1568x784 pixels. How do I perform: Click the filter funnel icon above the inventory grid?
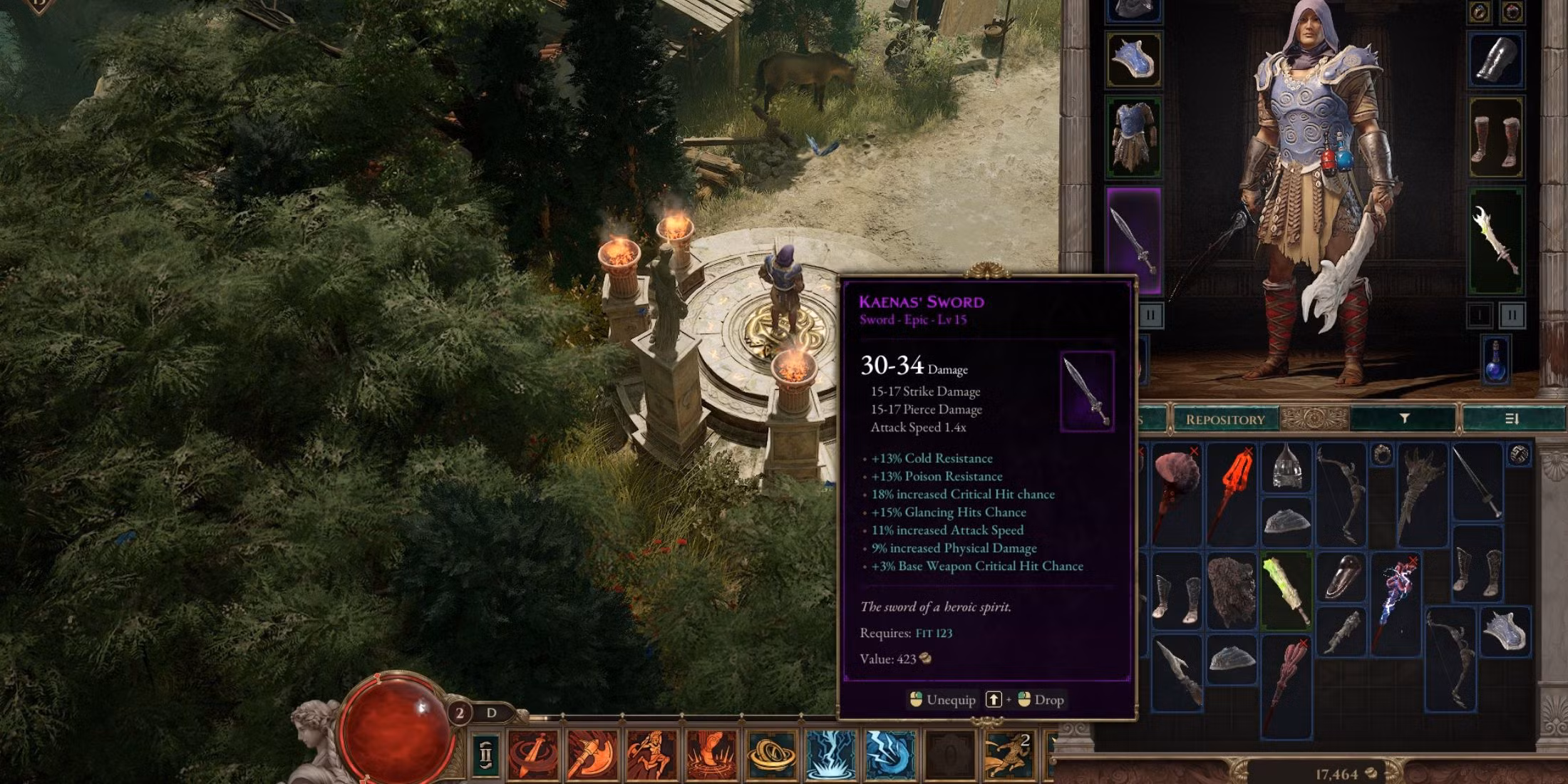pos(1405,419)
